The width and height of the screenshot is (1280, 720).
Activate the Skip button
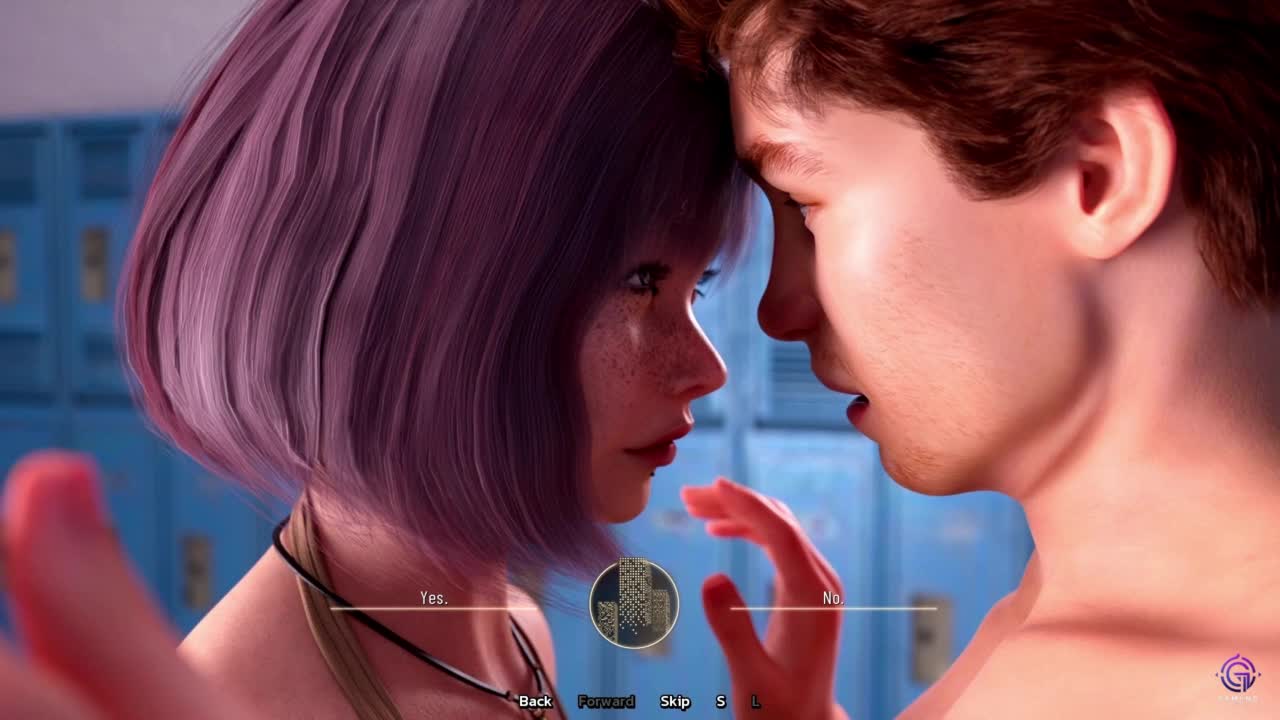coord(675,701)
